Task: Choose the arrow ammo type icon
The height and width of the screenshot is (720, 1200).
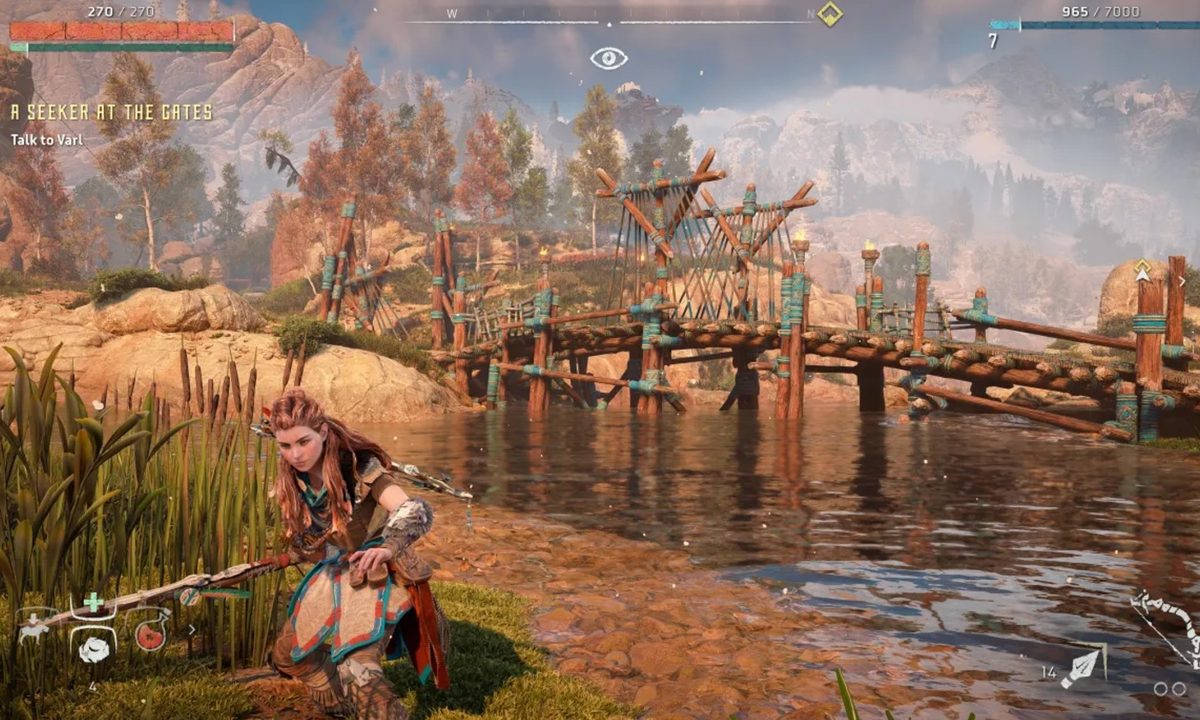Action: pos(1082,667)
